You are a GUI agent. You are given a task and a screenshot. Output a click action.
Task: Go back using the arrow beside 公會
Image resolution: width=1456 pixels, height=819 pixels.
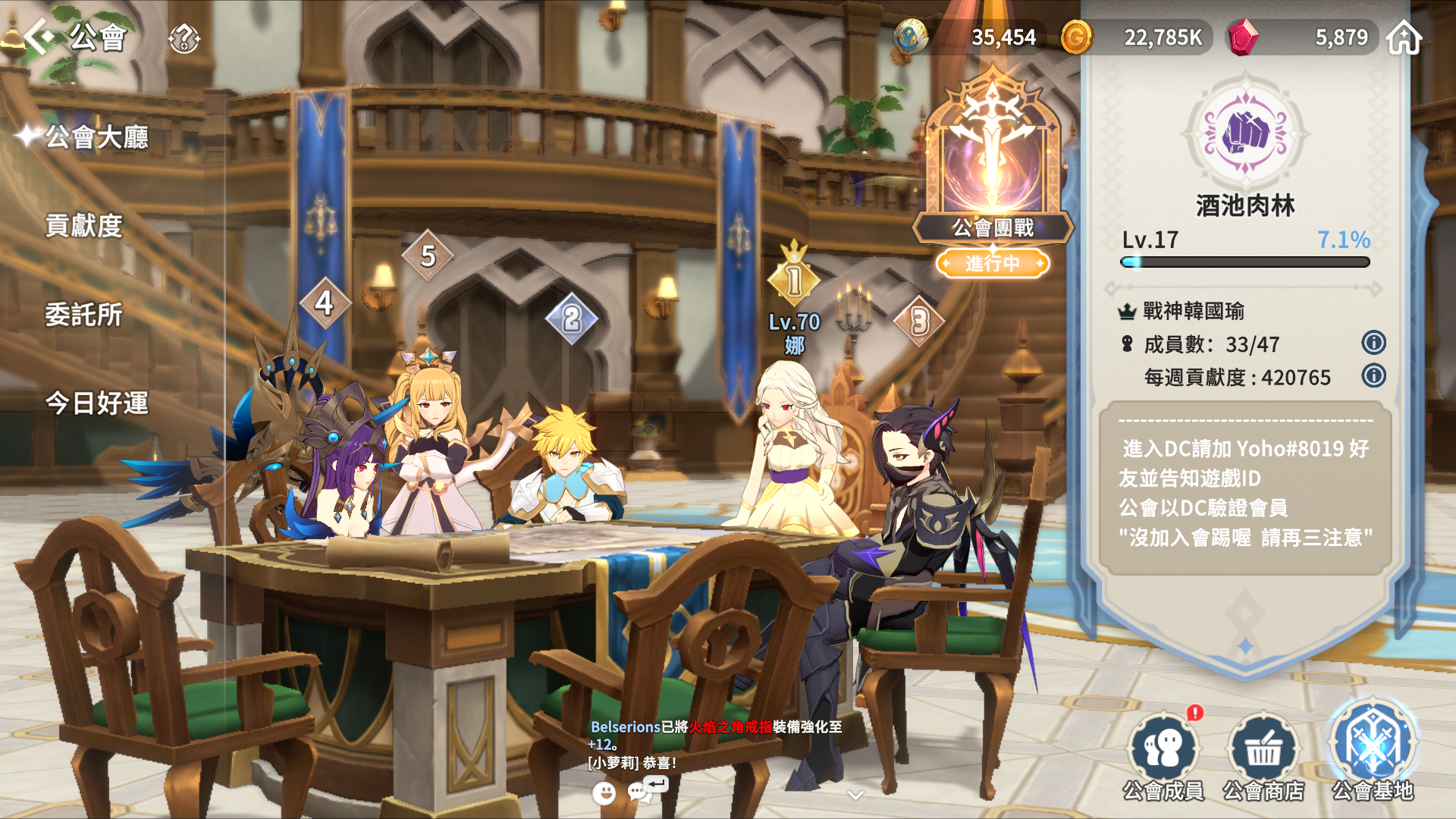(39, 36)
